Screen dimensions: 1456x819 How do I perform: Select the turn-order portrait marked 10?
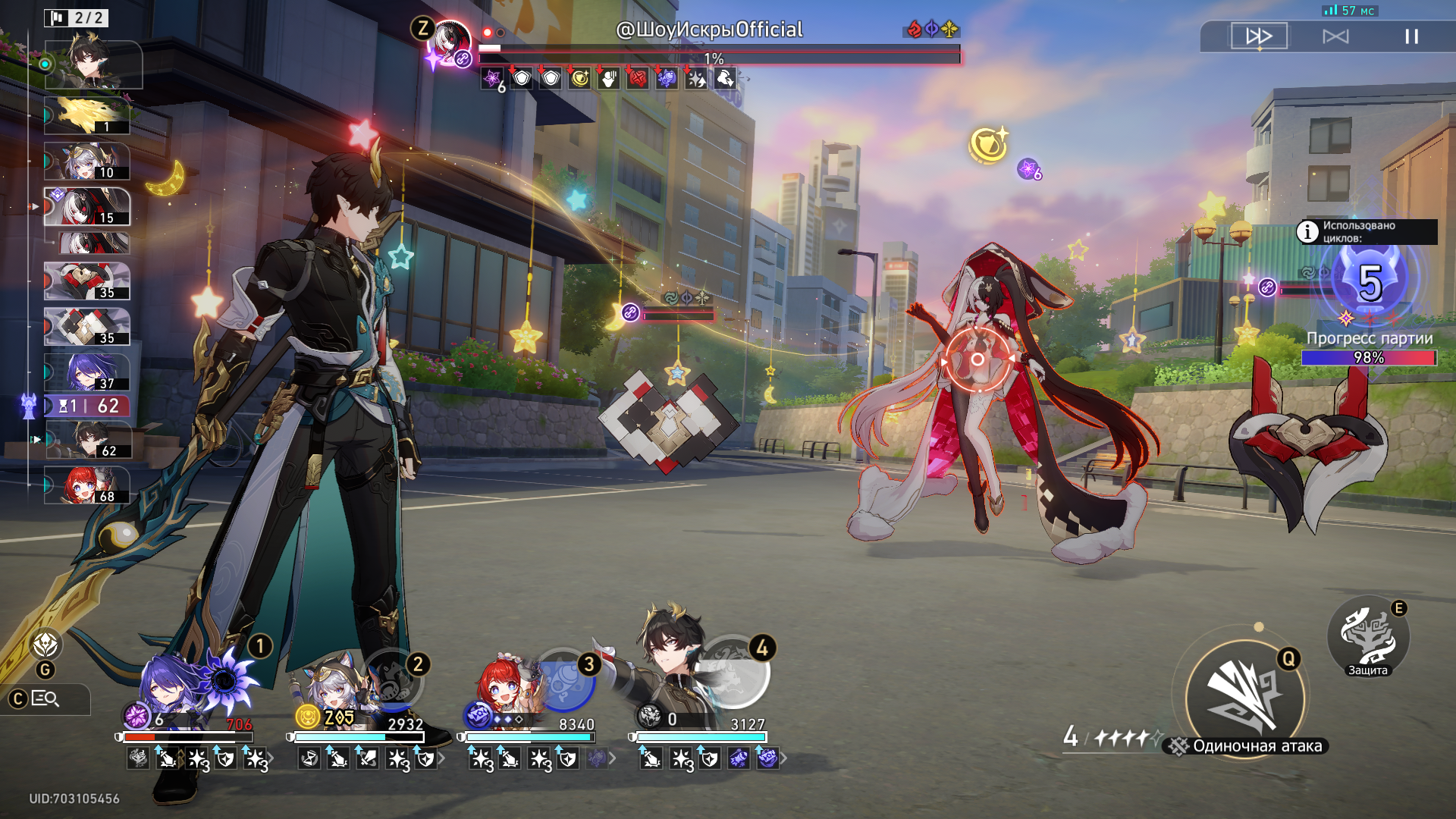[x=86, y=161]
